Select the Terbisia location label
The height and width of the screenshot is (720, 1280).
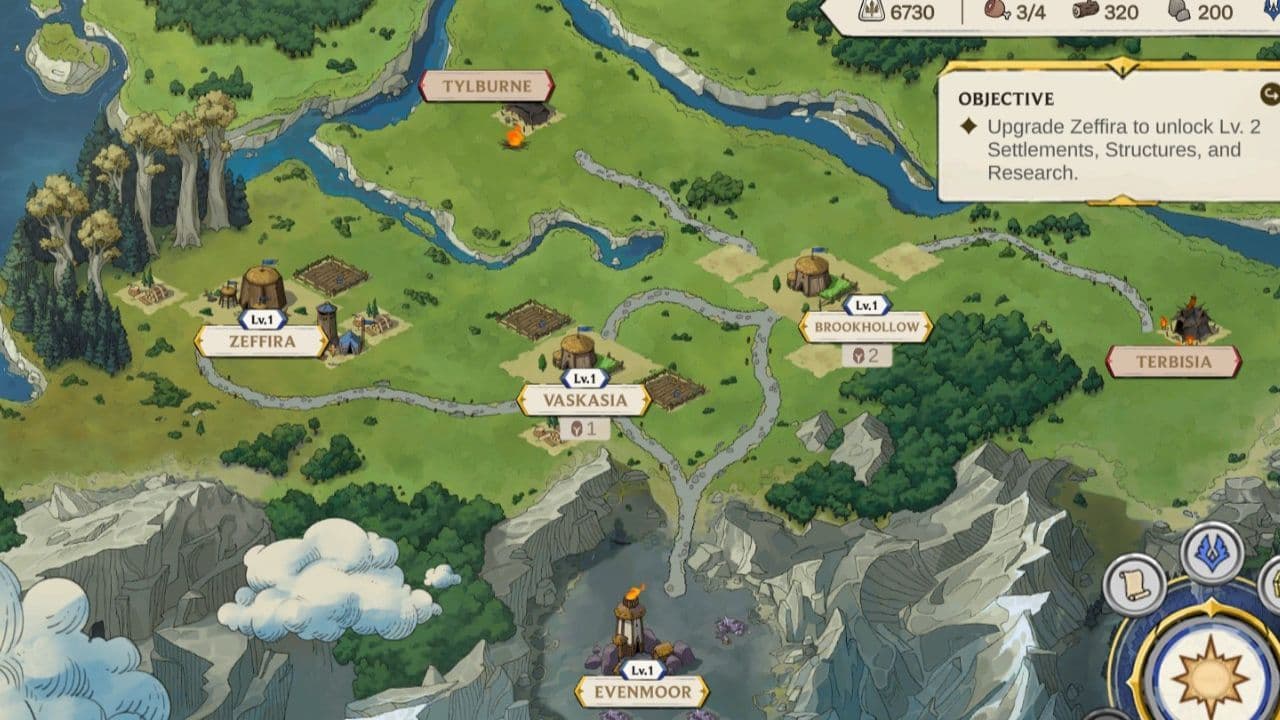[x=1173, y=361]
